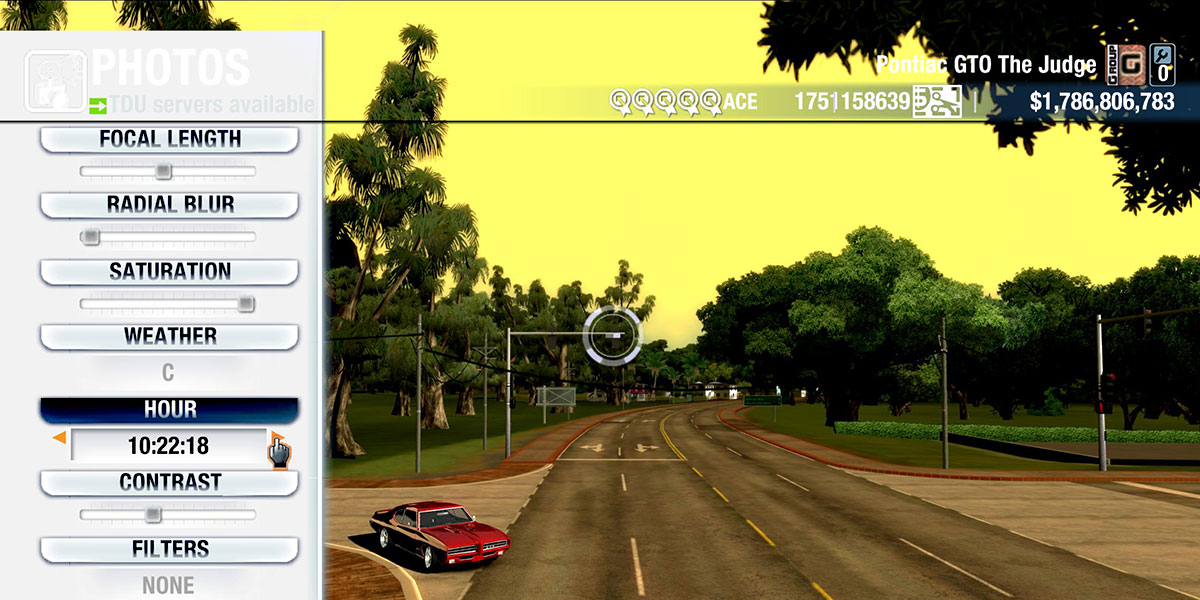The height and width of the screenshot is (600, 1200).
Task: Select the Saturation option
Action: (169, 272)
